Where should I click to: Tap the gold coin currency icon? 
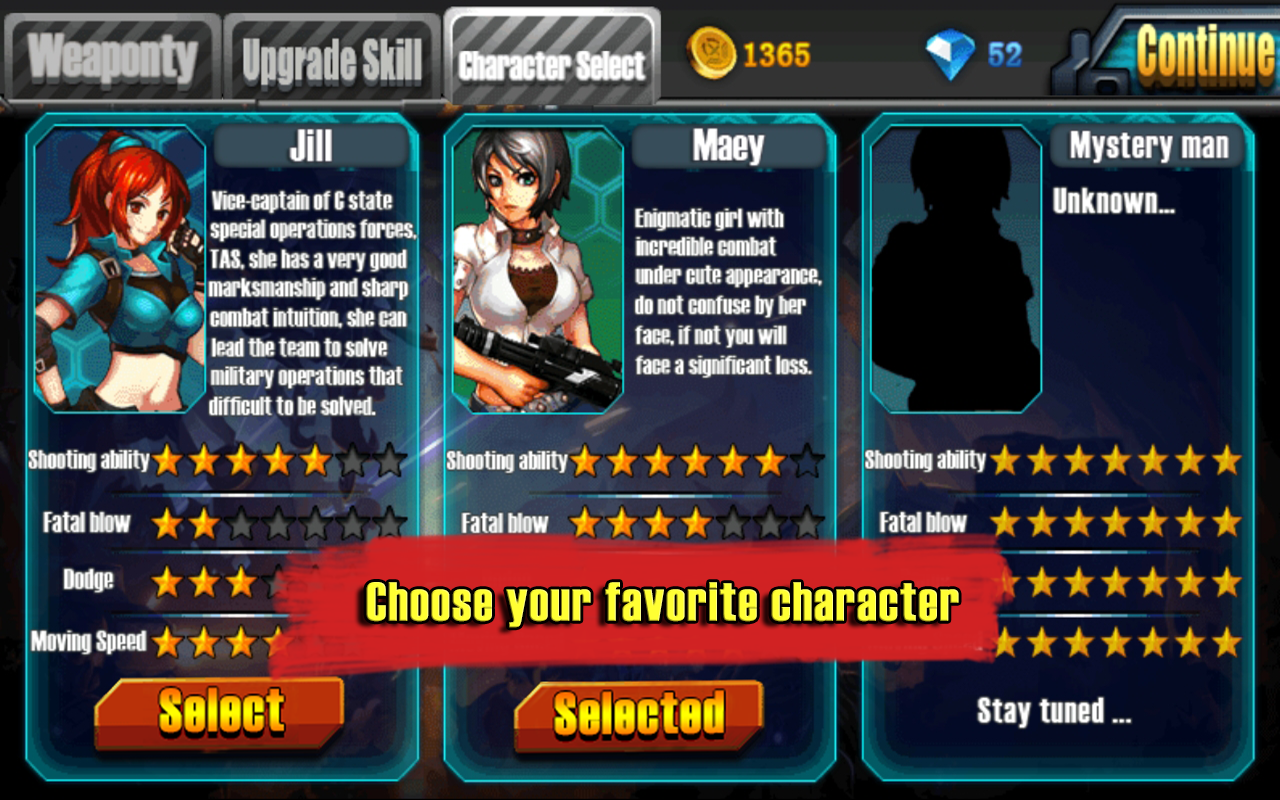711,54
